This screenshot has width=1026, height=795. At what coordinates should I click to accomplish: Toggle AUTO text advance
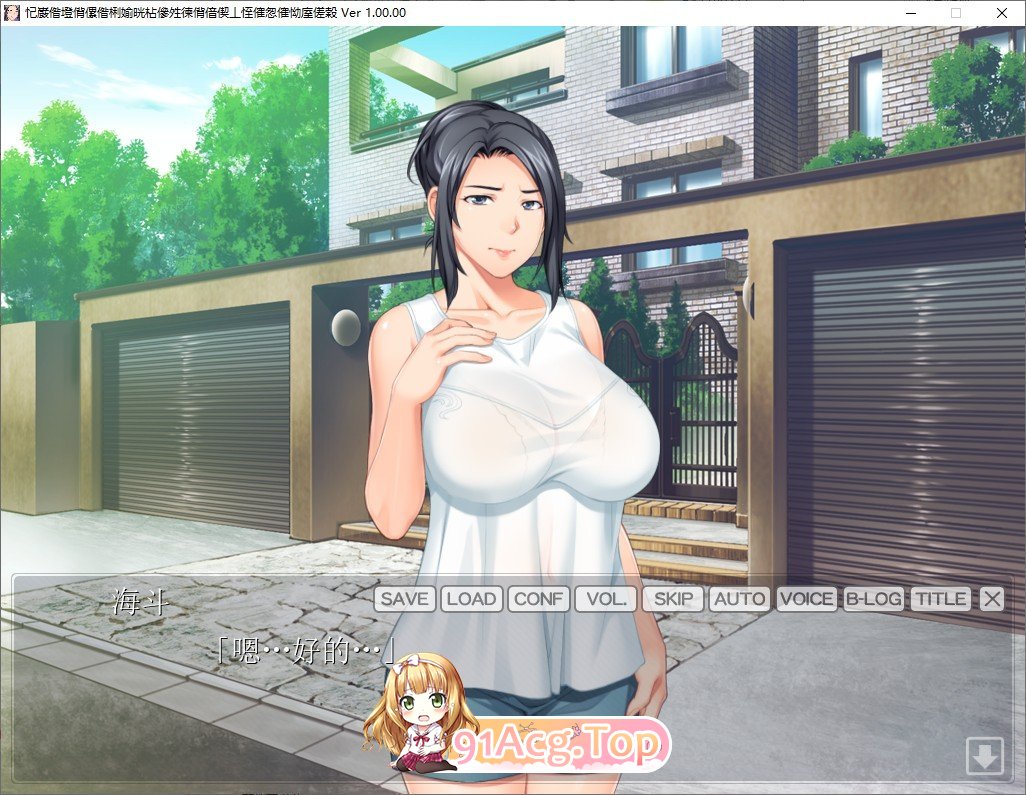(740, 599)
